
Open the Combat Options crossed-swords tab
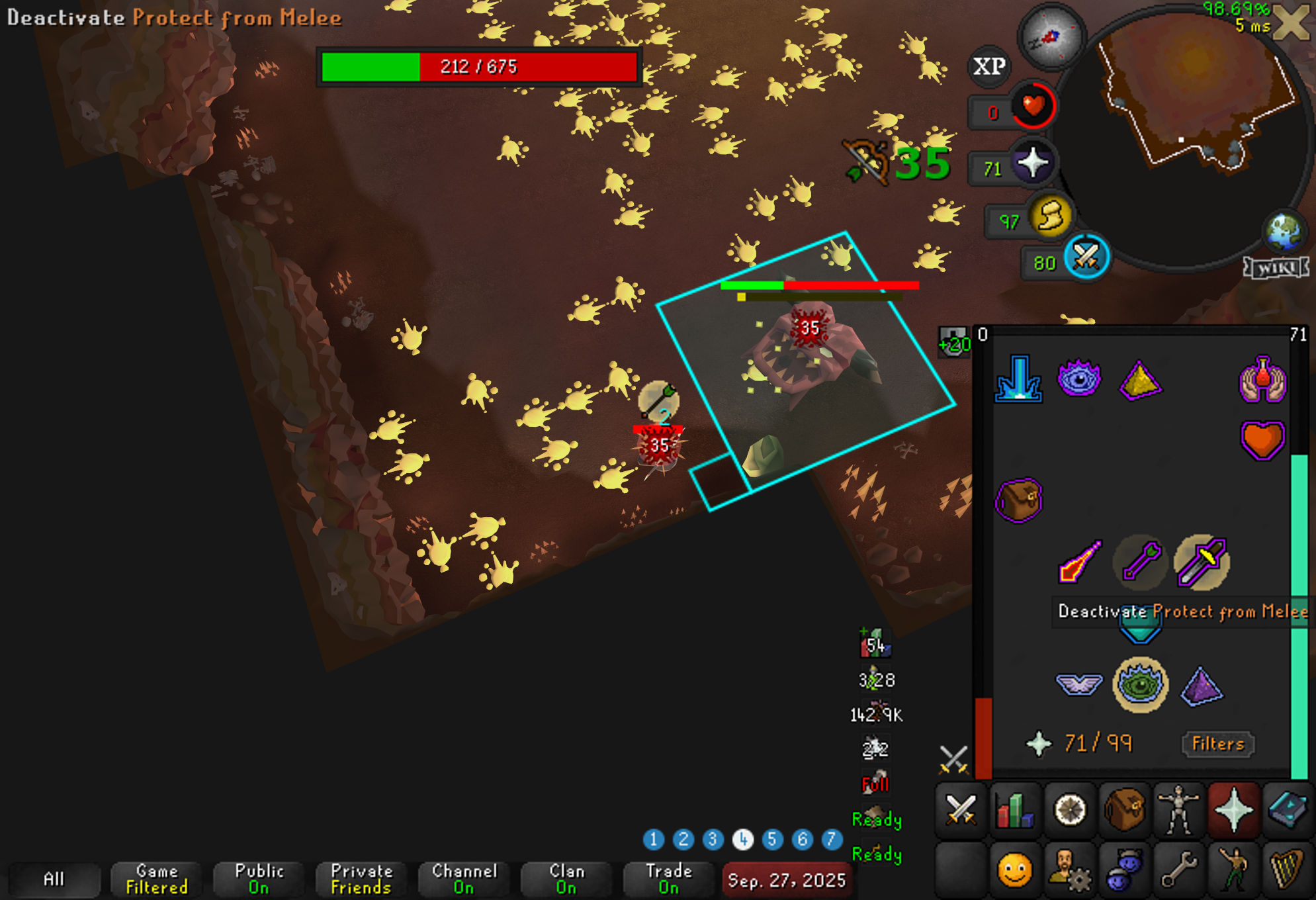[960, 809]
